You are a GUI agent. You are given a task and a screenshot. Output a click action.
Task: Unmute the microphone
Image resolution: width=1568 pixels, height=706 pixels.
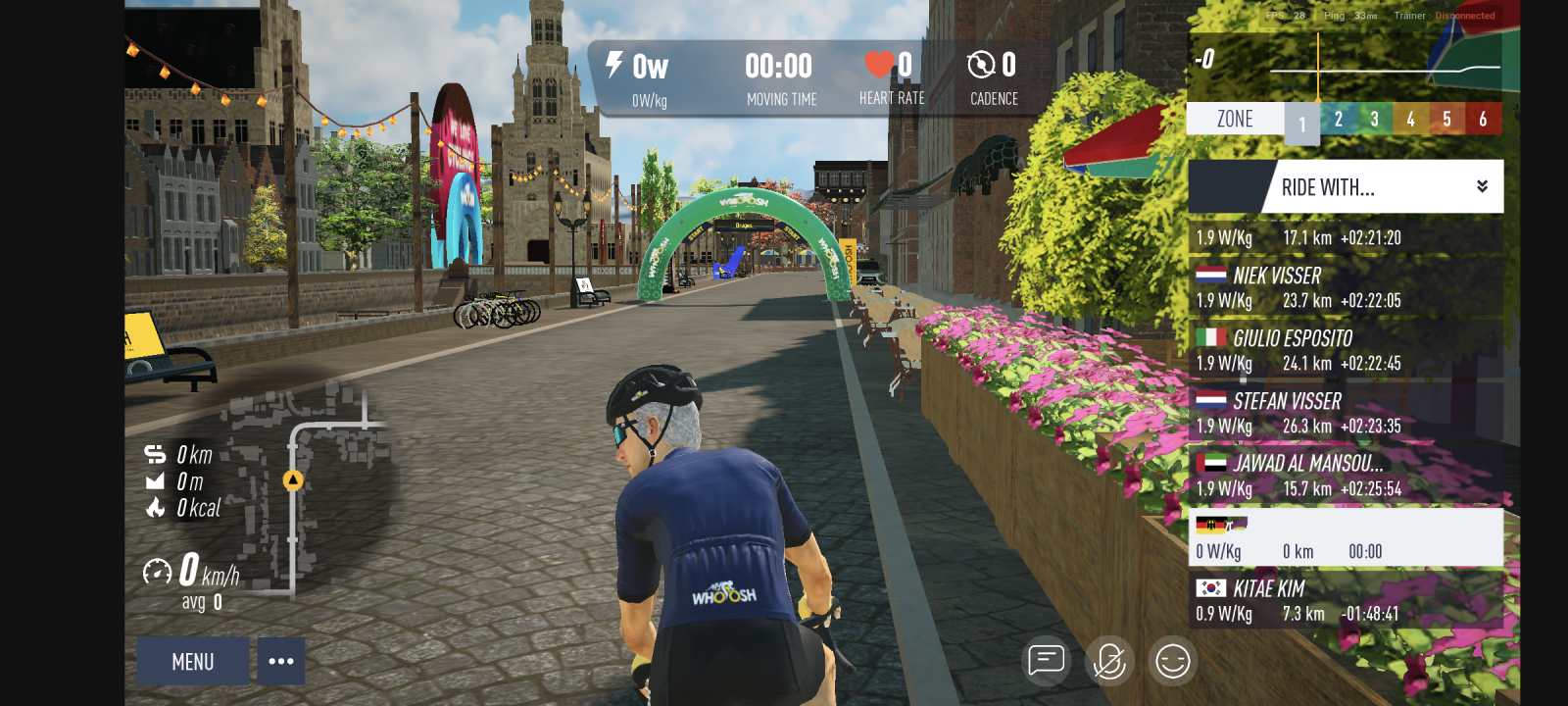(1111, 661)
